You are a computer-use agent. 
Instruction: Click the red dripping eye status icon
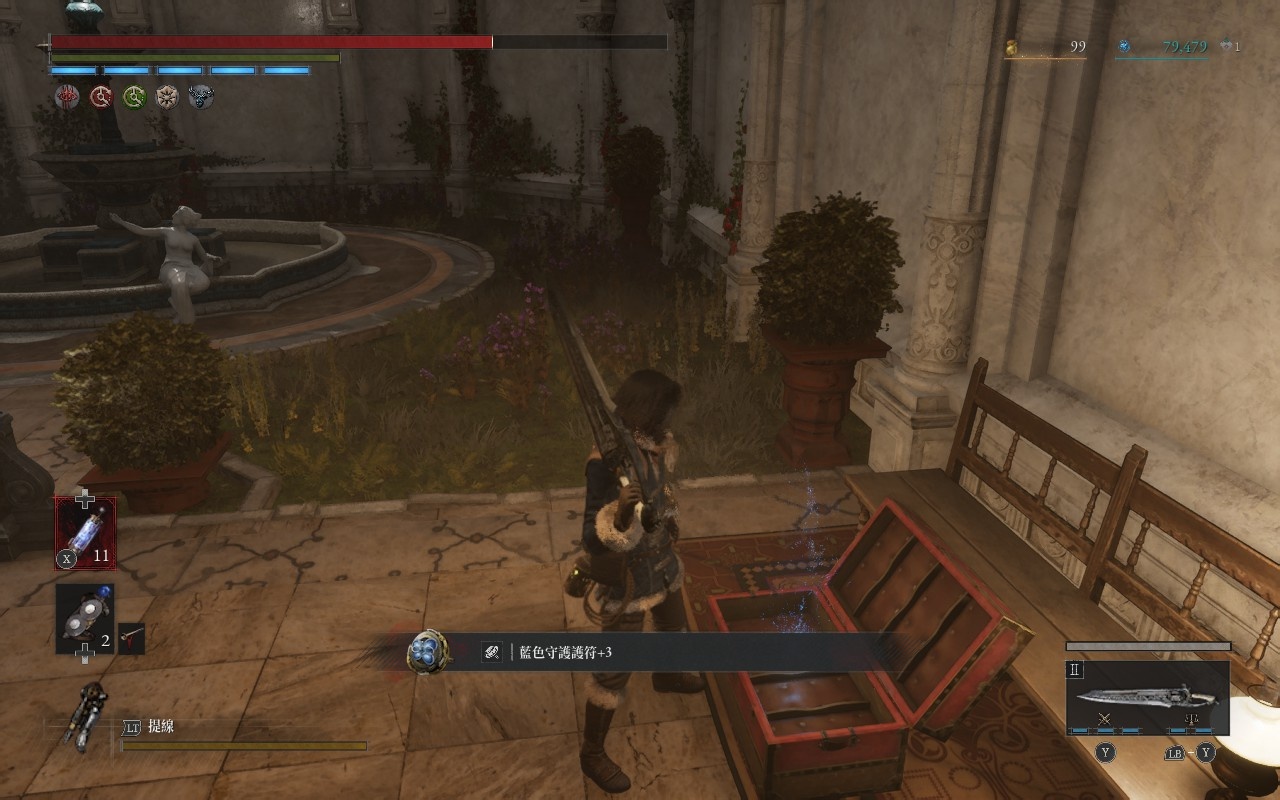[x=68, y=96]
